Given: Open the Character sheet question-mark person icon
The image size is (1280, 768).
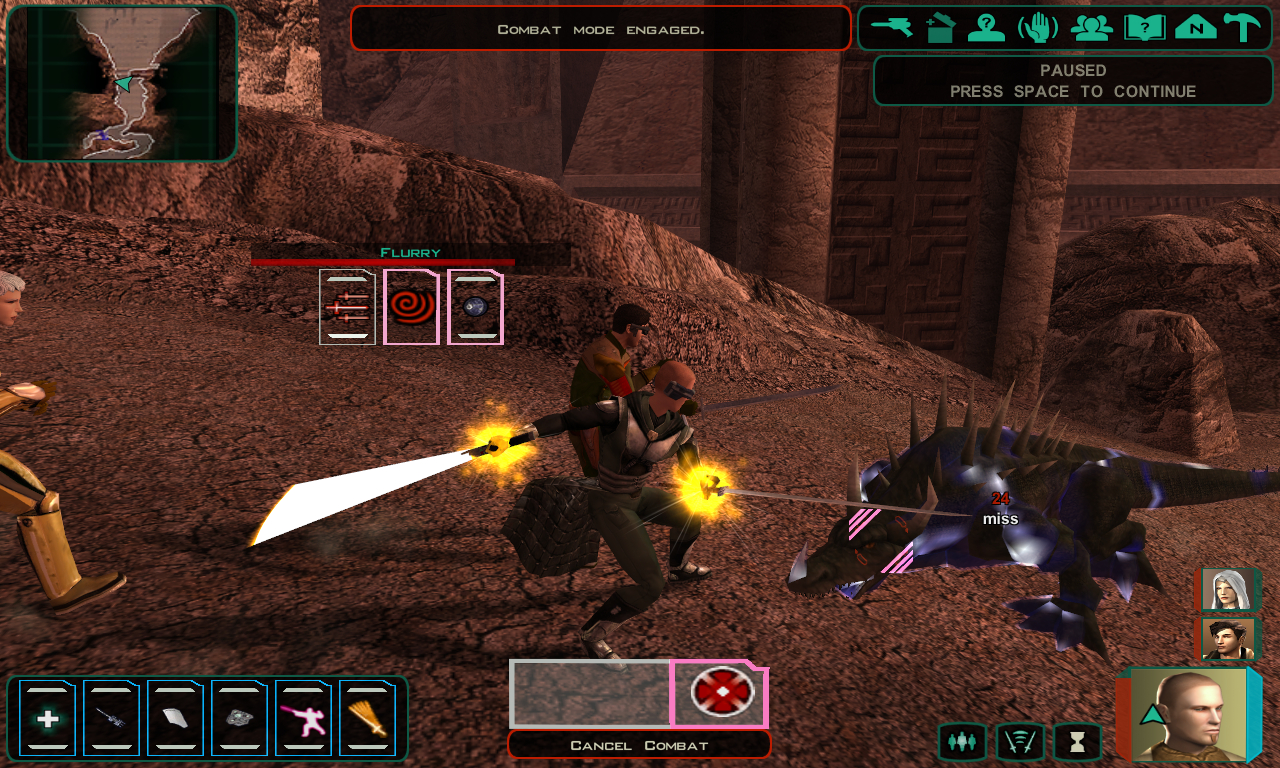Looking at the screenshot, I should (x=986, y=27).
